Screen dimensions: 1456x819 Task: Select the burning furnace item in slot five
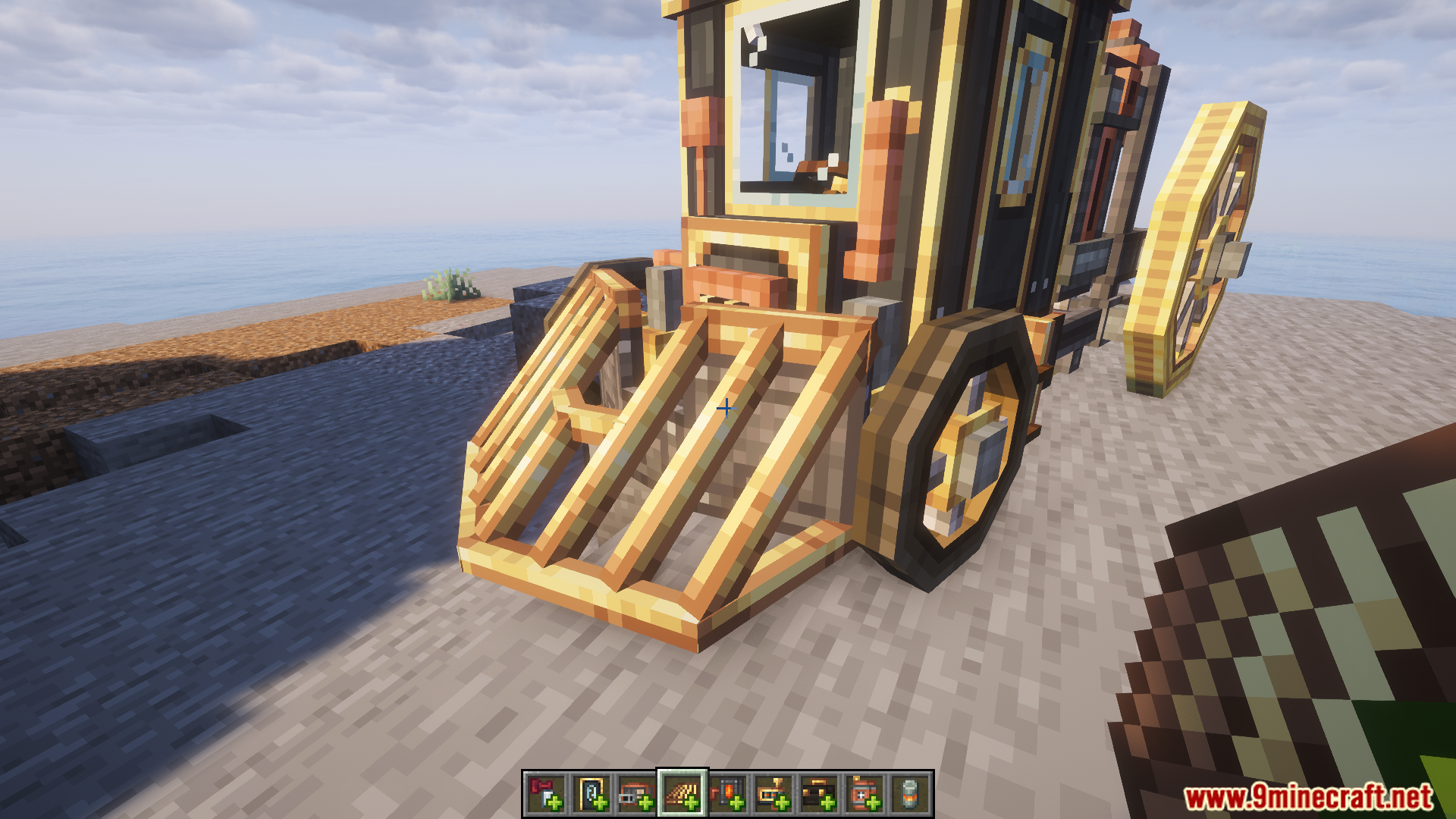coord(730,792)
